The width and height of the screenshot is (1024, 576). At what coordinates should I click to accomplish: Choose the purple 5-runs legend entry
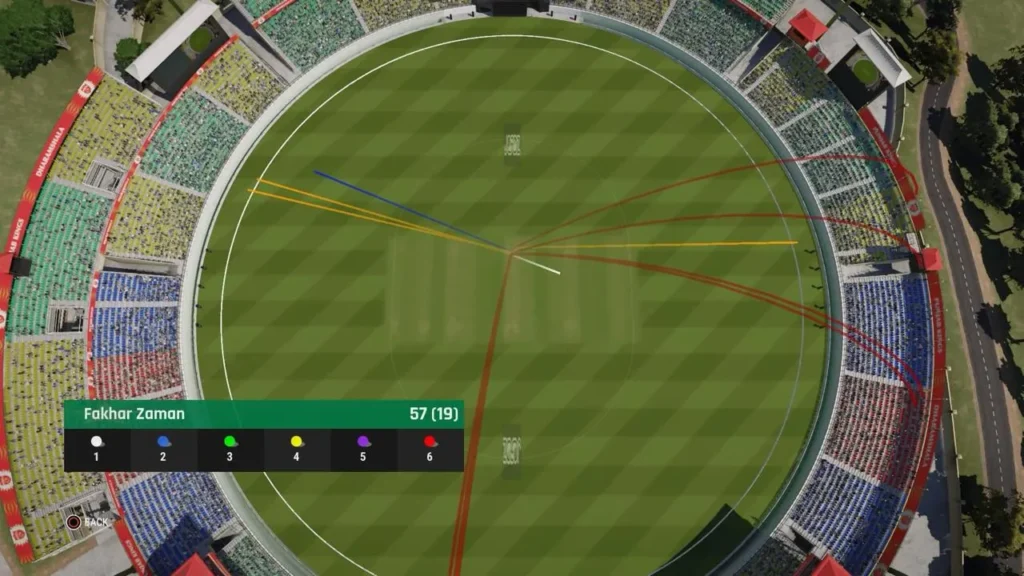[363, 447]
